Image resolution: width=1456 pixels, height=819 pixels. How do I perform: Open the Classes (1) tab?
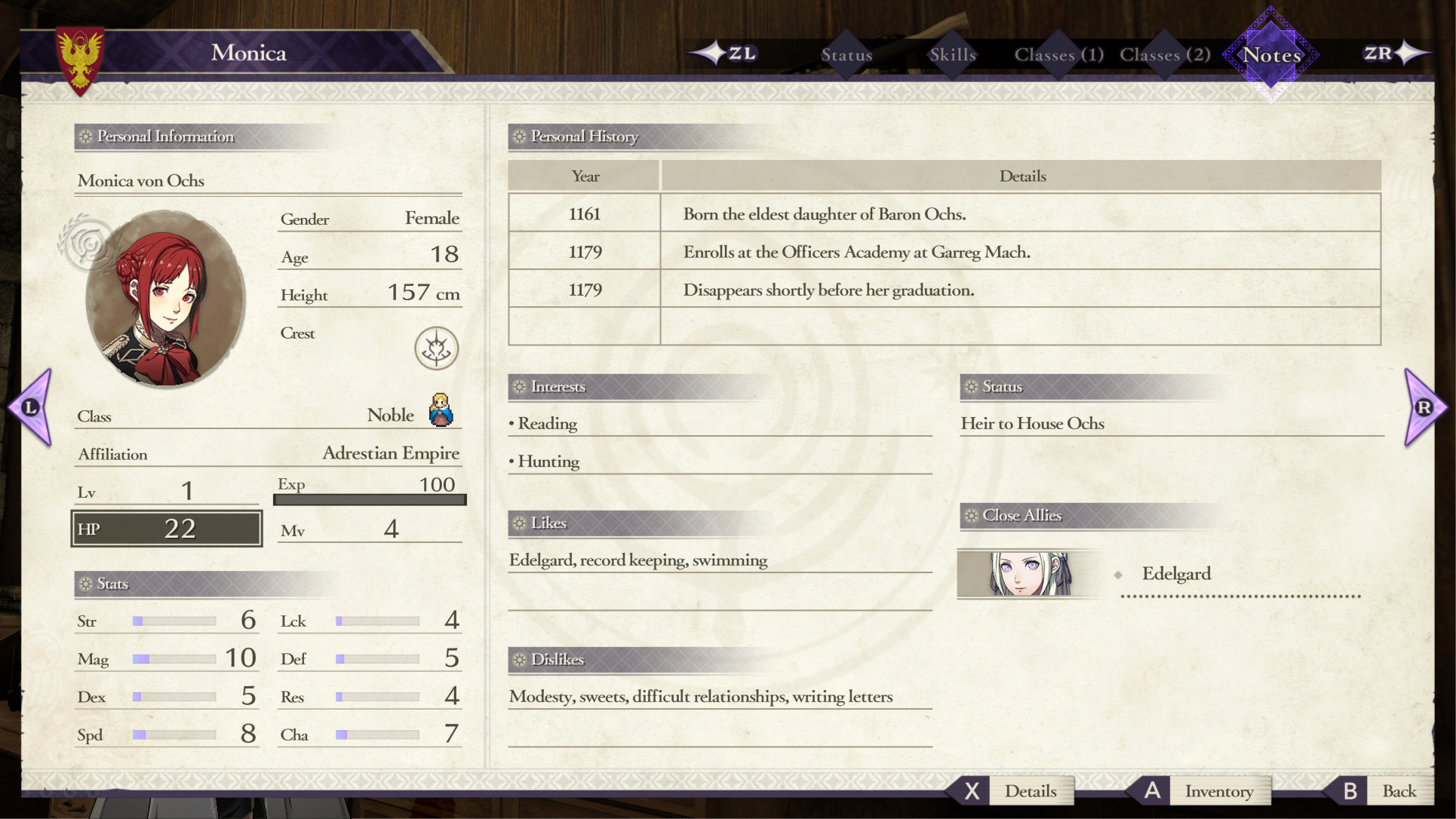1058,54
